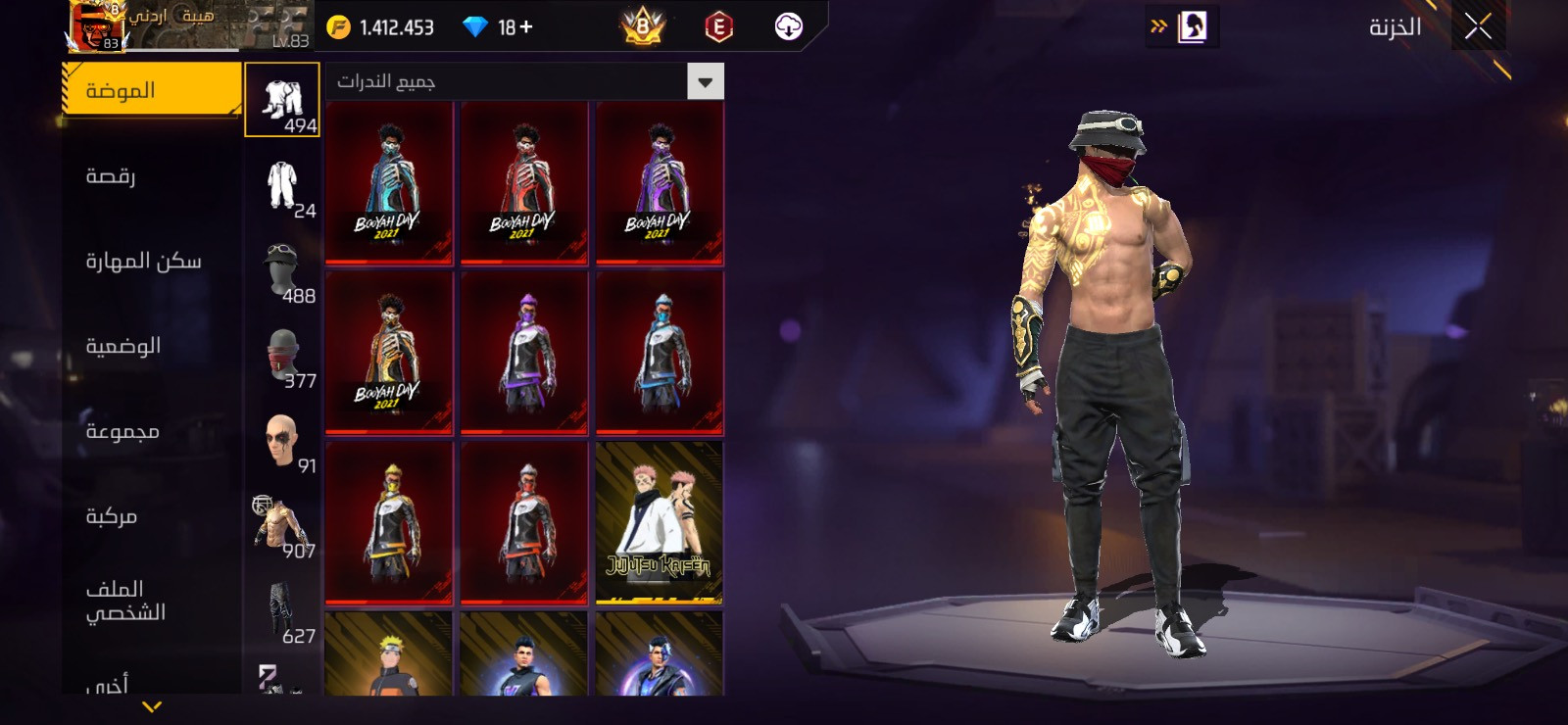
Task: Pick the pants category showing 627
Action: pyautogui.click(x=282, y=611)
